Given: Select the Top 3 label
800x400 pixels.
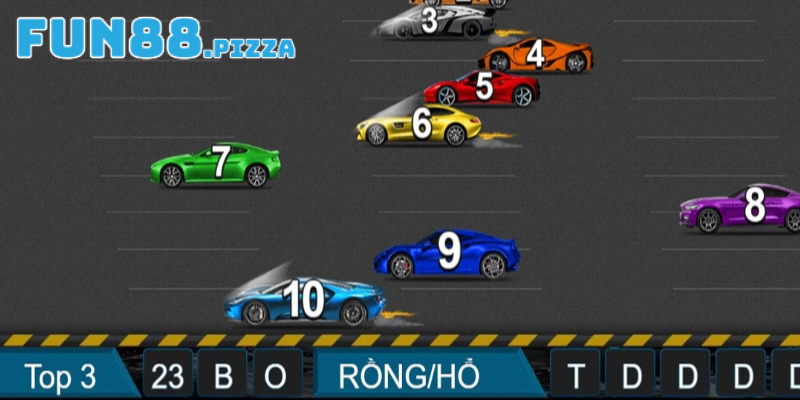Looking at the screenshot, I should 60,376.
